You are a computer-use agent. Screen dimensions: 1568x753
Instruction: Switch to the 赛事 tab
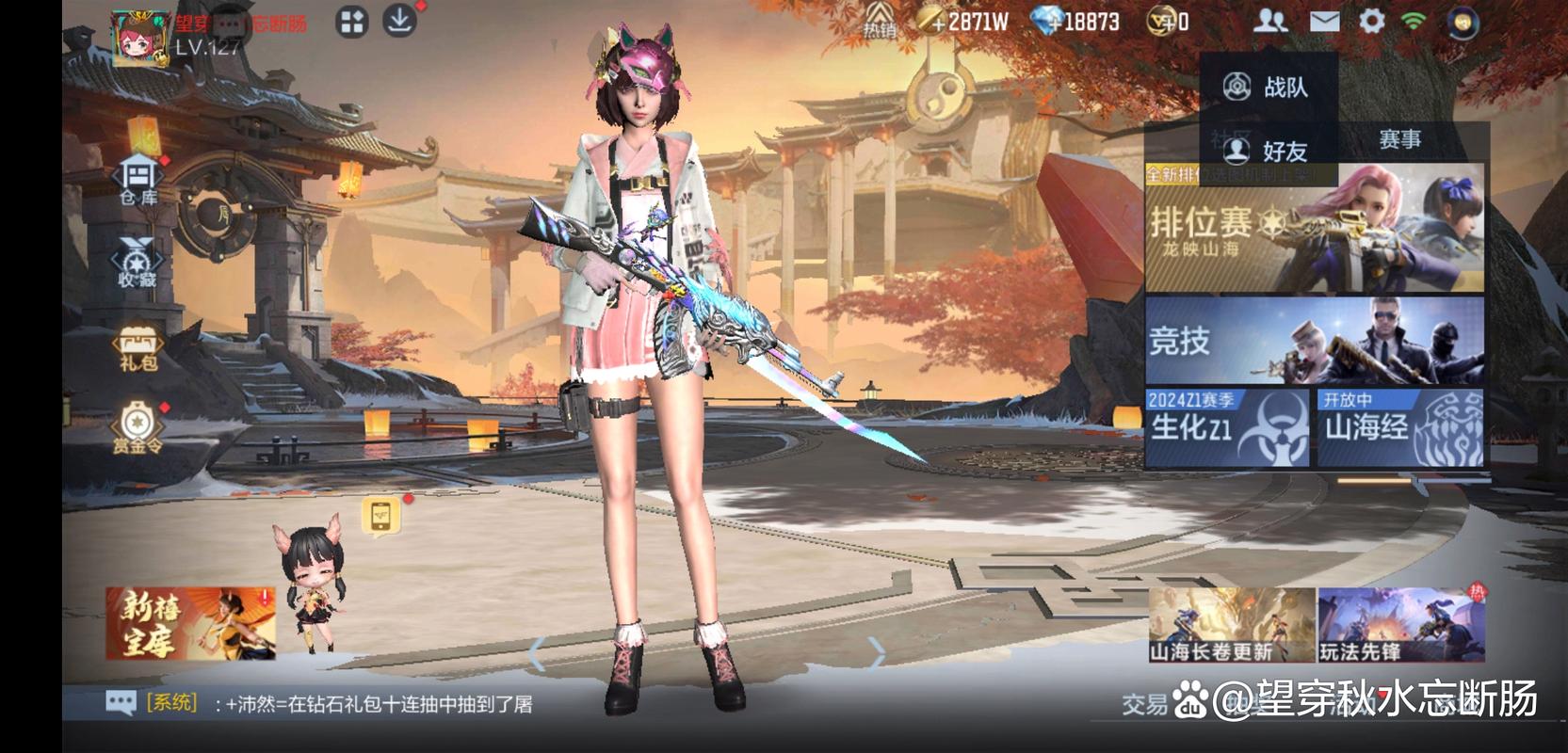1399,140
